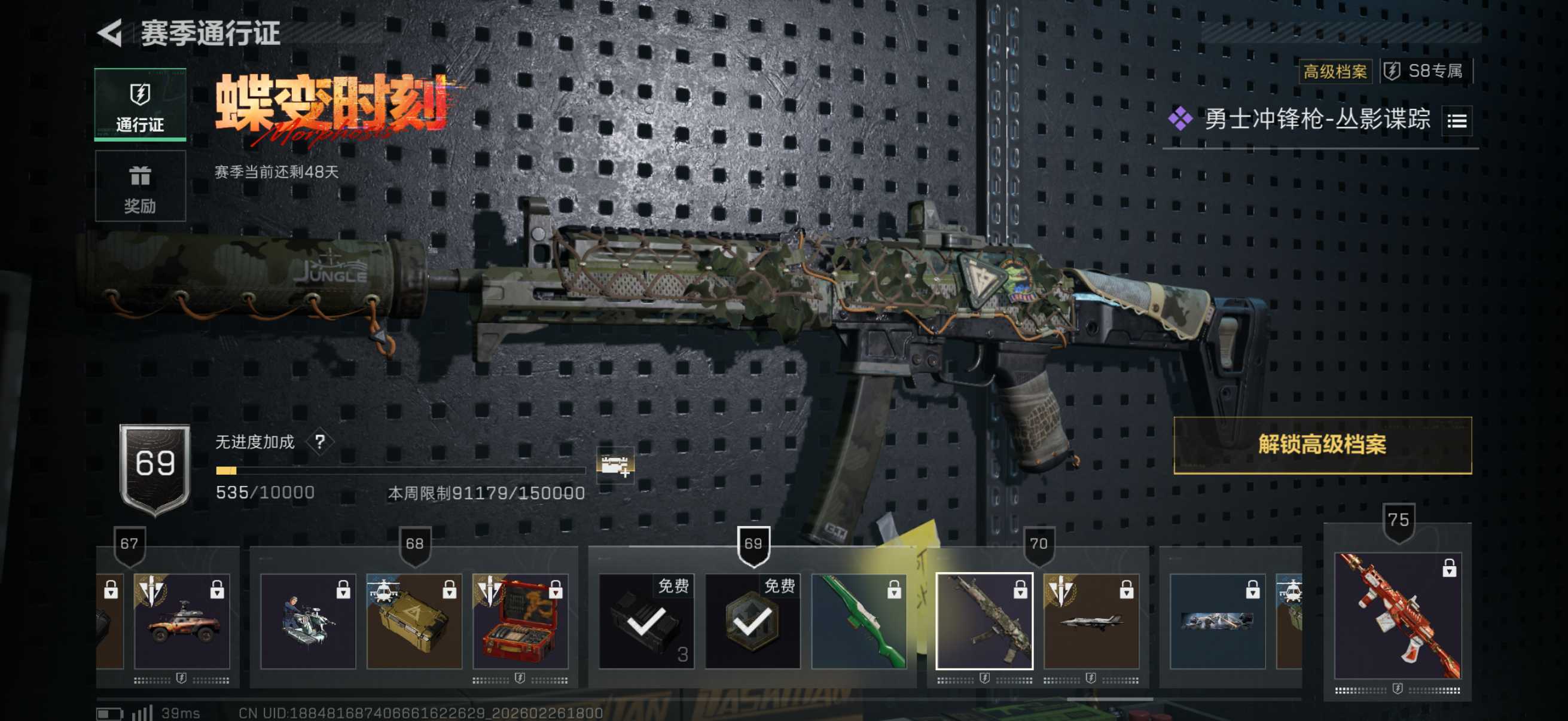Pick the armored car reward at level 67
This screenshot has width=1568, height=721.
[x=181, y=621]
